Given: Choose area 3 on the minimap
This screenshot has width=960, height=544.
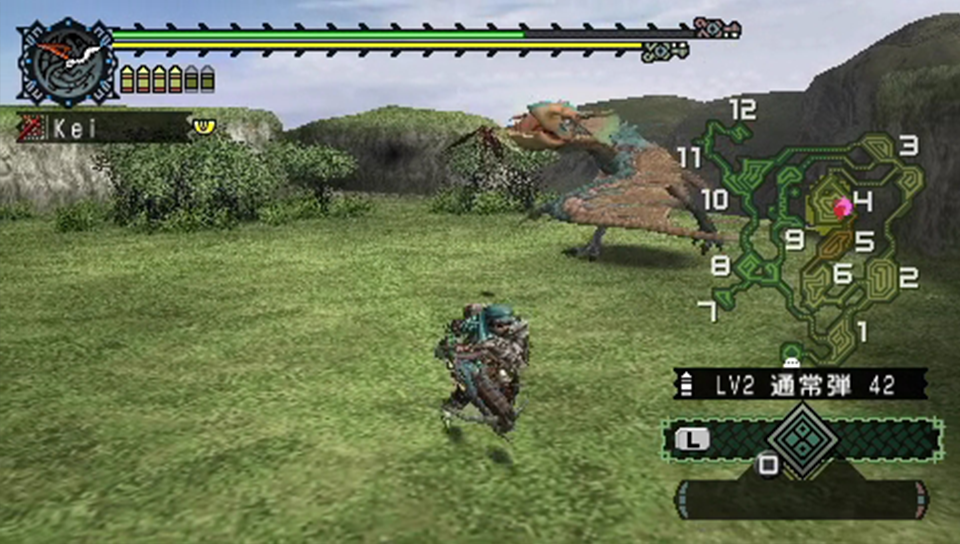Looking at the screenshot, I should (908, 146).
